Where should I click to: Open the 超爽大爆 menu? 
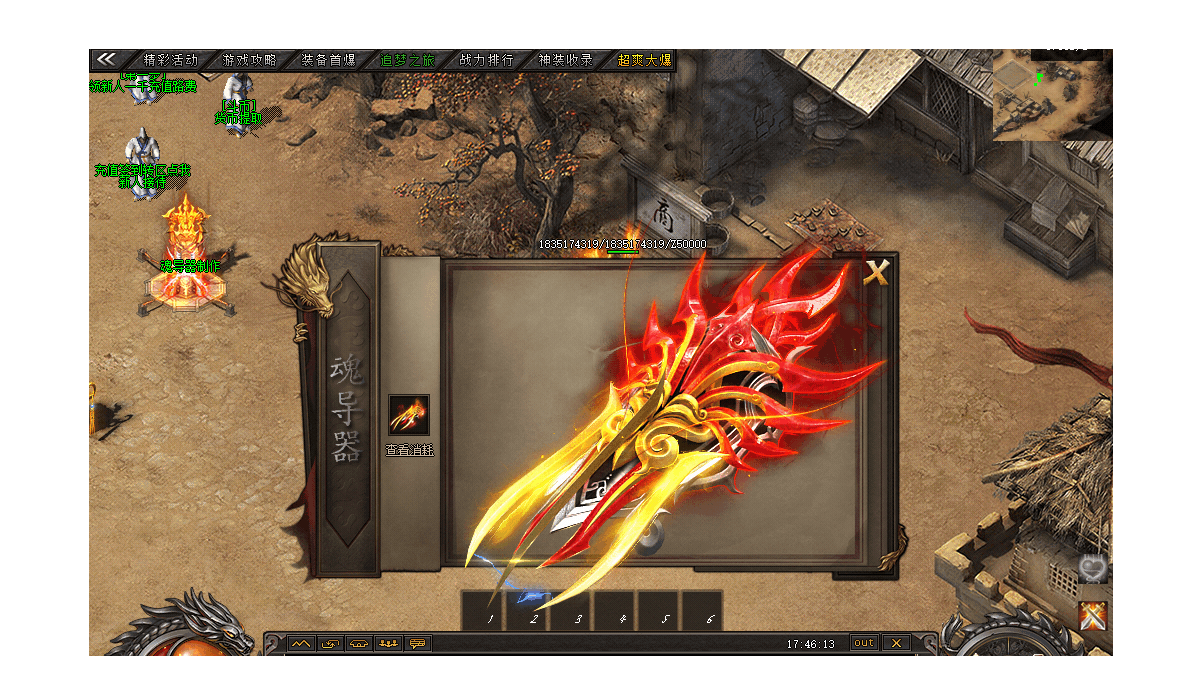coord(644,60)
